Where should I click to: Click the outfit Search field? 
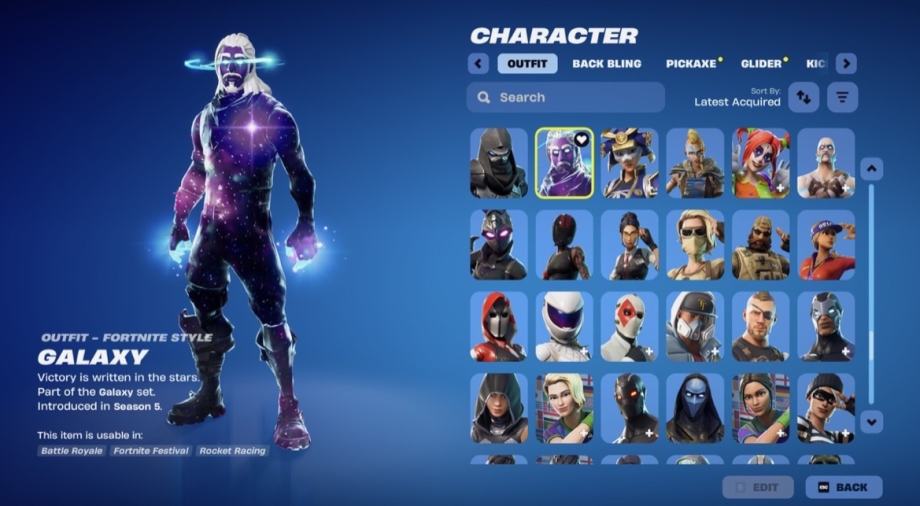click(x=565, y=97)
